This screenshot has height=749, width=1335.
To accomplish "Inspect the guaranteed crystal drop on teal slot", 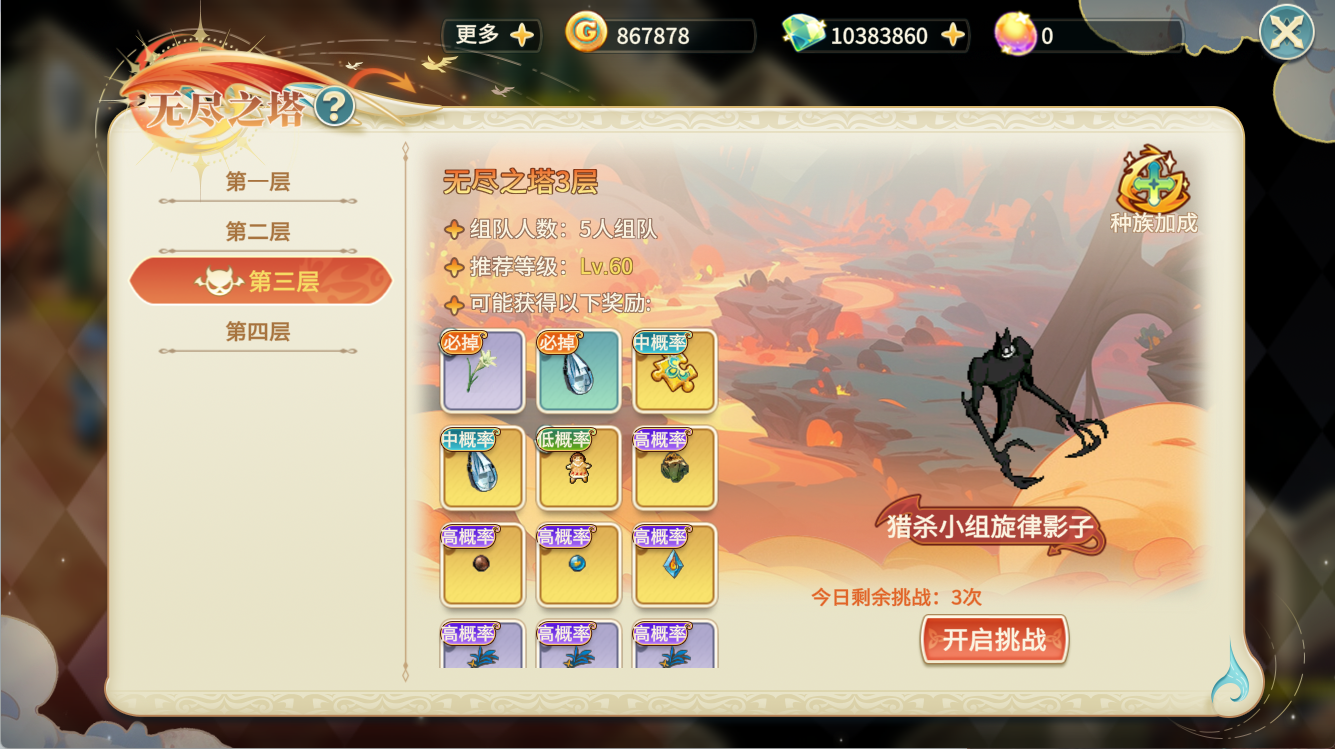I will [579, 371].
